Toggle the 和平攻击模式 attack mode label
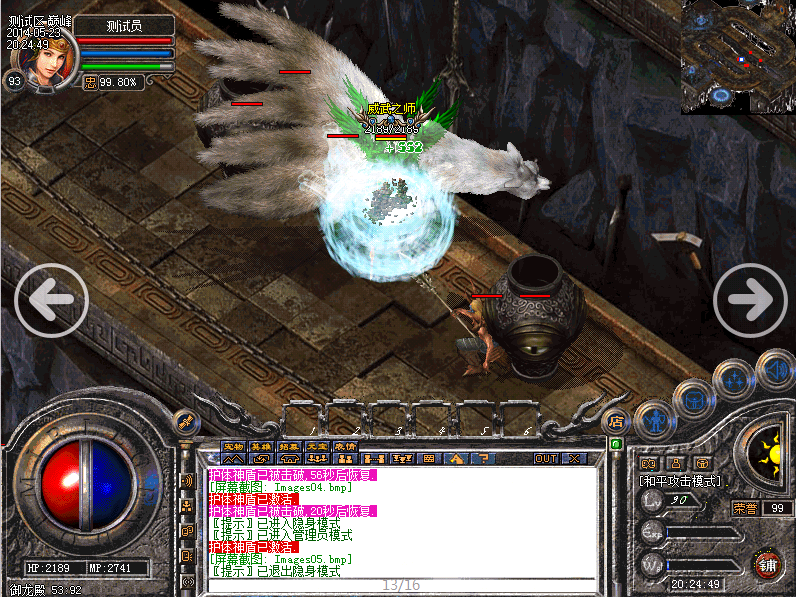Image resolution: width=796 pixels, height=597 pixels. click(x=680, y=481)
